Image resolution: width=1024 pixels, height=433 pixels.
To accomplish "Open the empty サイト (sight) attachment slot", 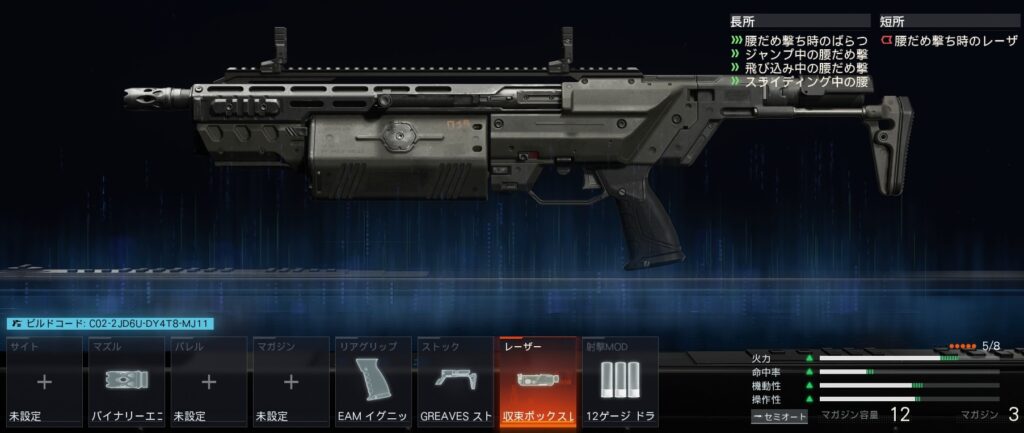I will (45, 381).
